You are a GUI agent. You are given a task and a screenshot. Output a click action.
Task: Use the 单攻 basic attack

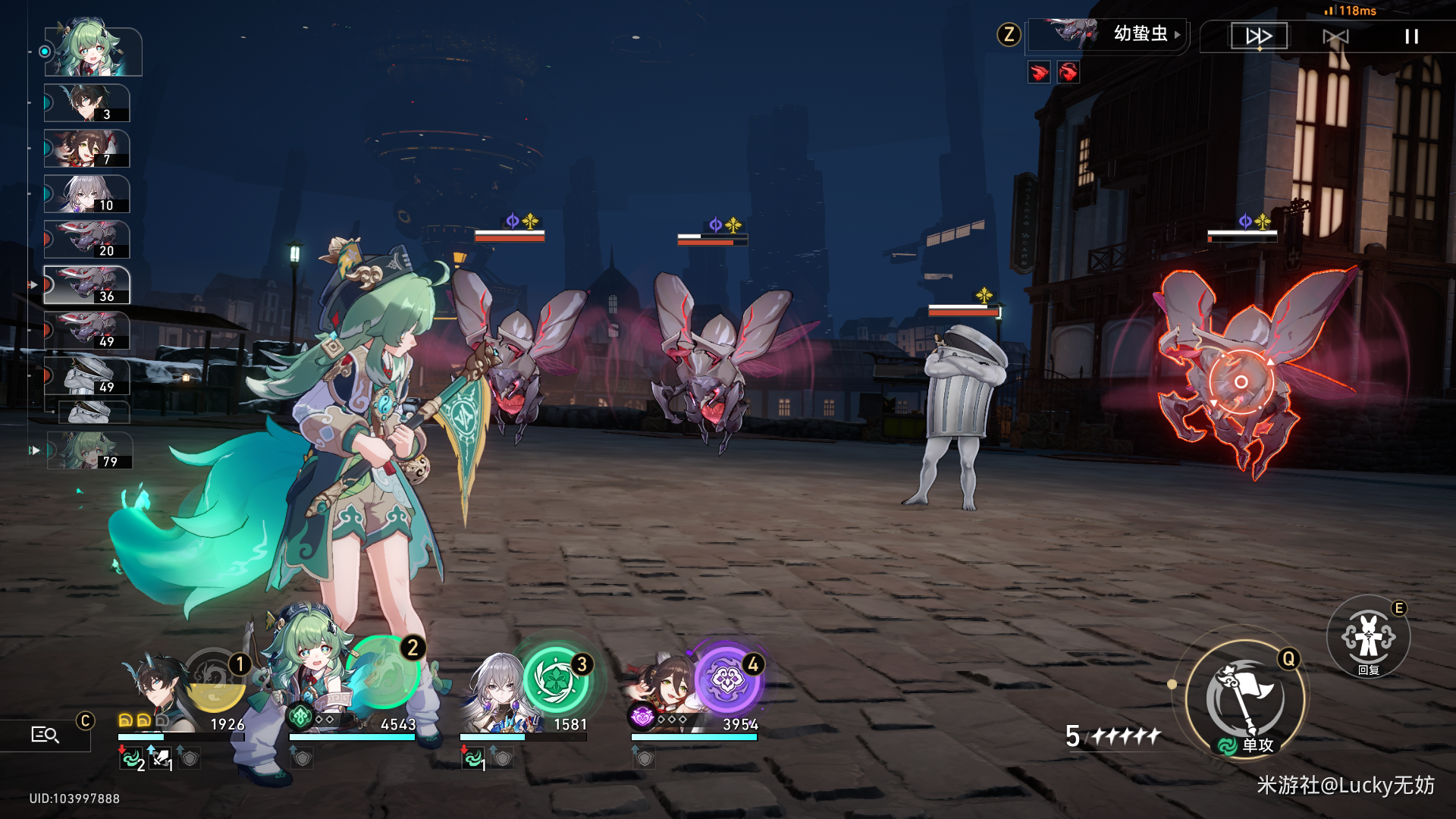coord(1245,699)
